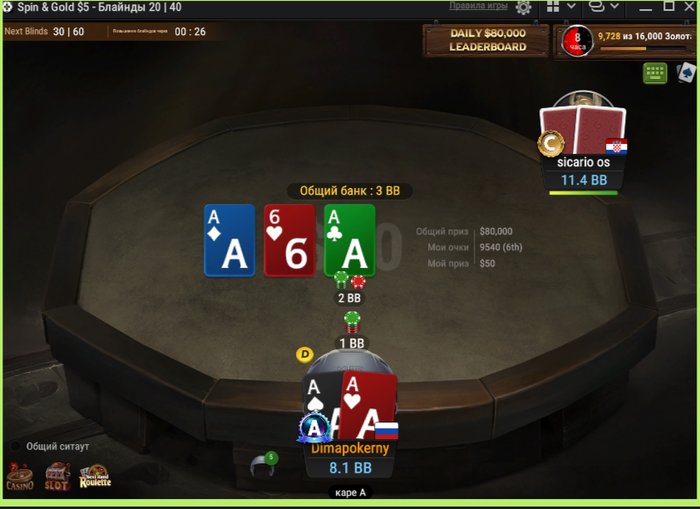Open the Next Hand Roulette icon
The image size is (700, 509).
pos(95,477)
